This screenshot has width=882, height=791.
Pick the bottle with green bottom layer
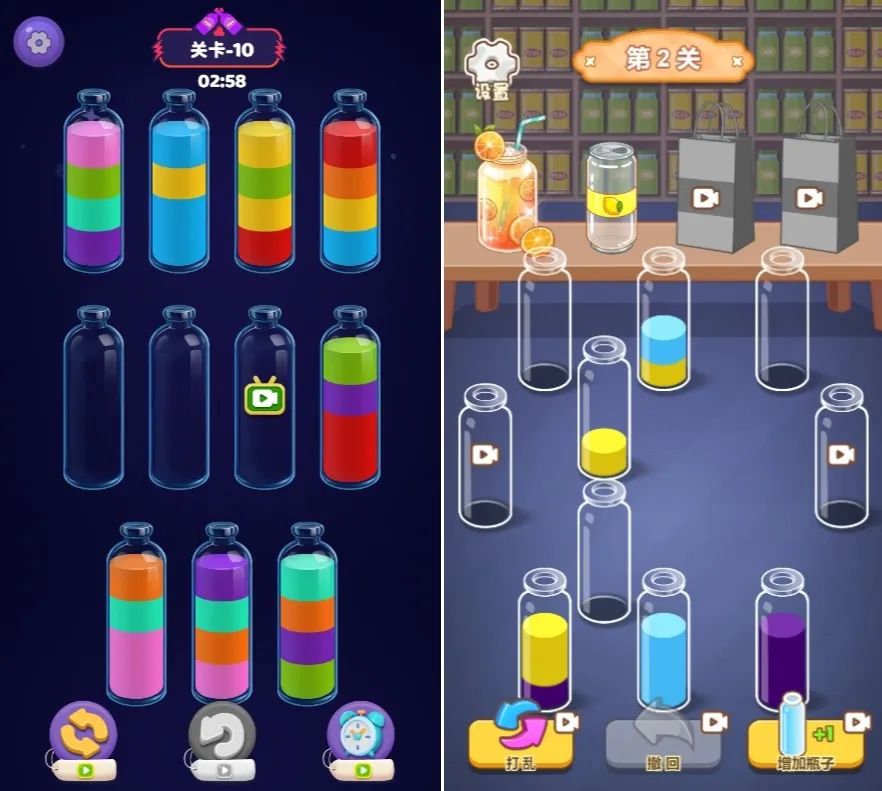coord(307,615)
